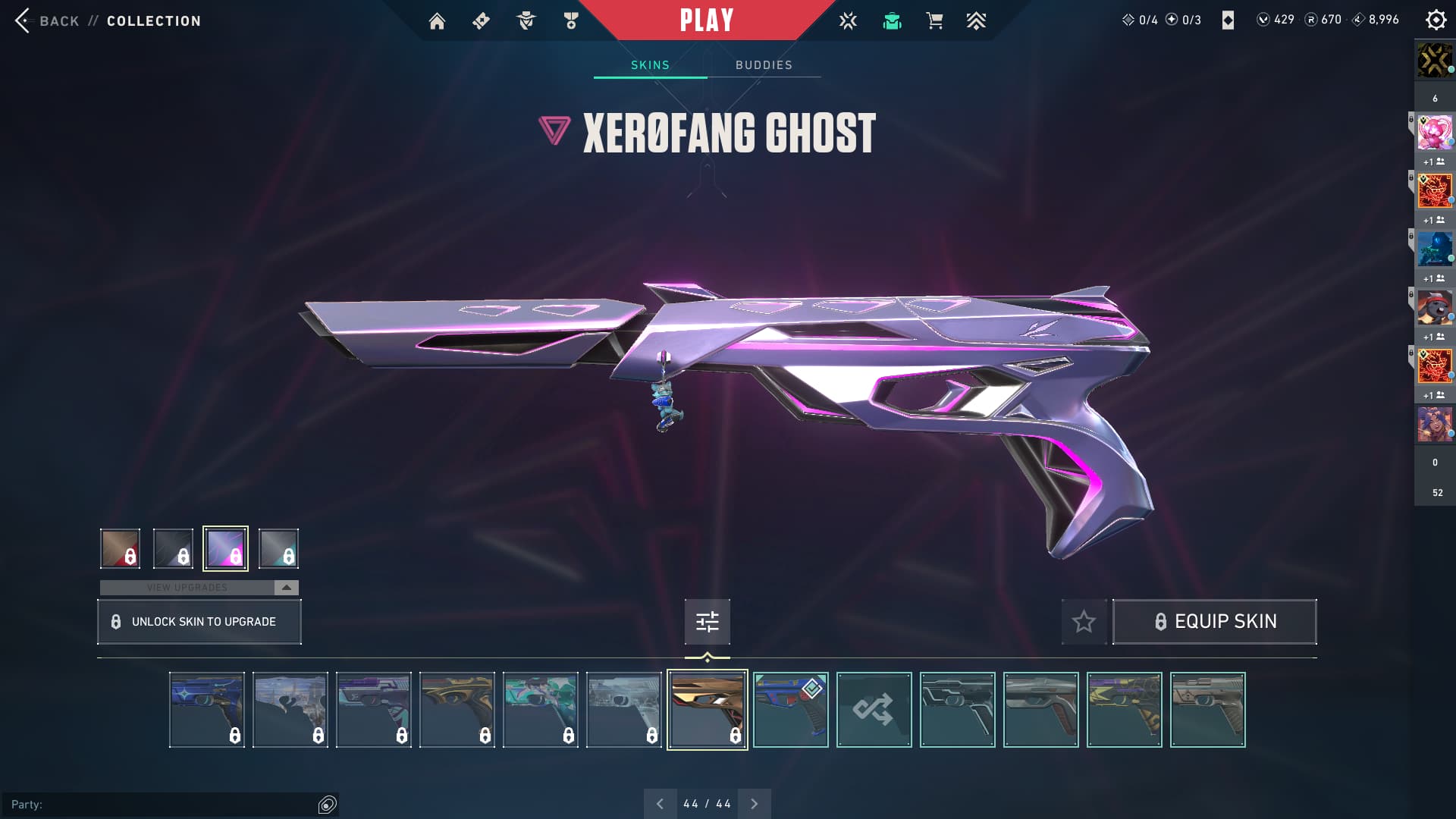This screenshot has height=819, width=1456.
Task: Click Unlock Skin to Upgrade
Action: 199,622
